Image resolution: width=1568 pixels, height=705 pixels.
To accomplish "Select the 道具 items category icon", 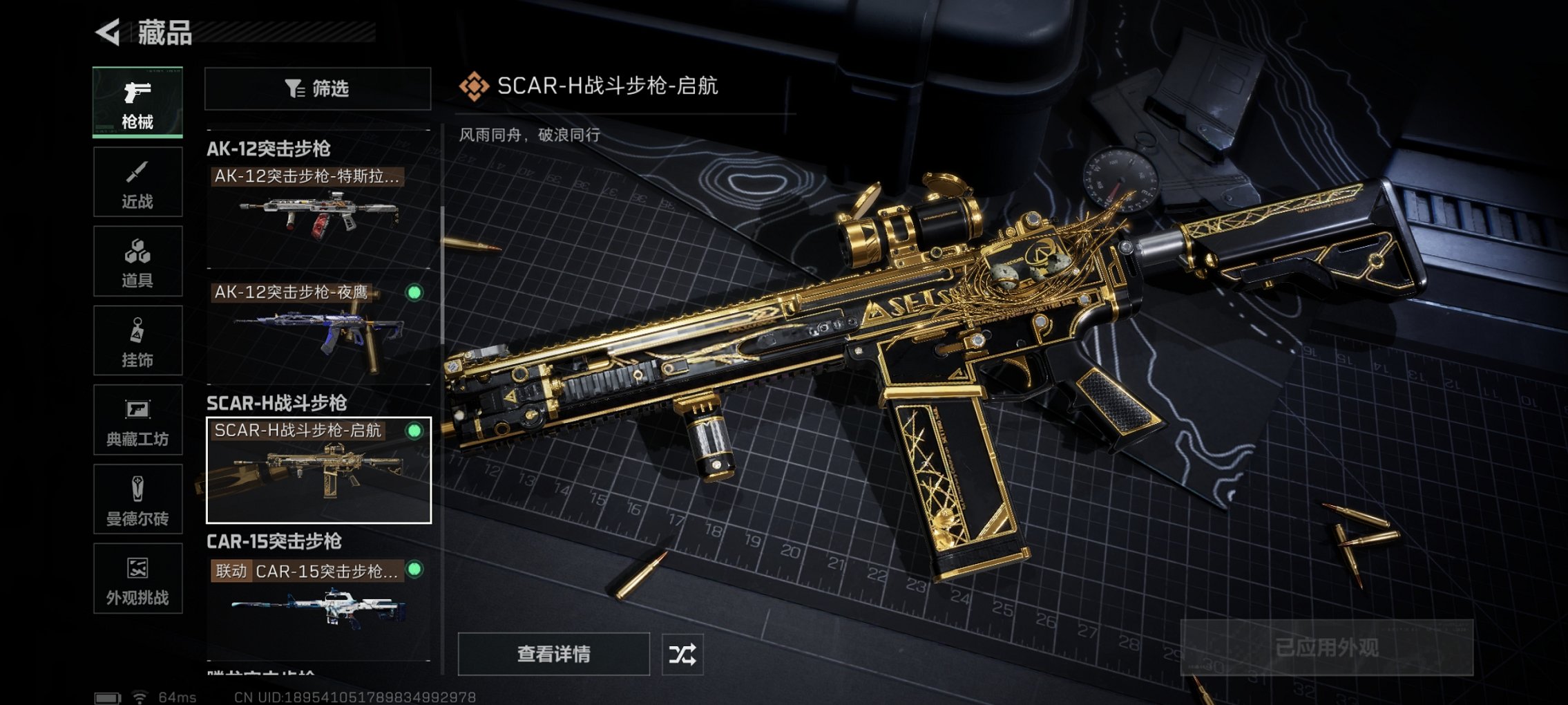I will pyautogui.click(x=137, y=260).
